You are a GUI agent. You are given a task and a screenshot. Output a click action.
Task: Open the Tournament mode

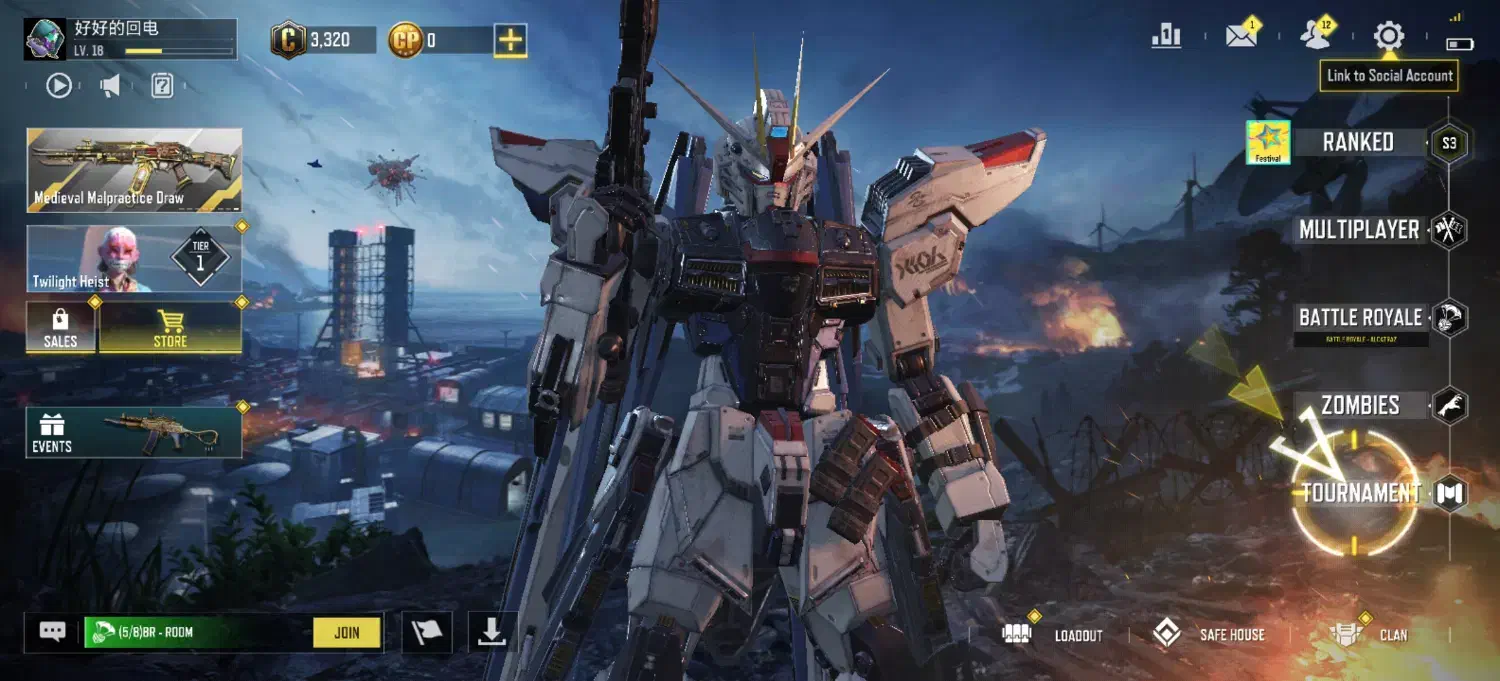1360,492
